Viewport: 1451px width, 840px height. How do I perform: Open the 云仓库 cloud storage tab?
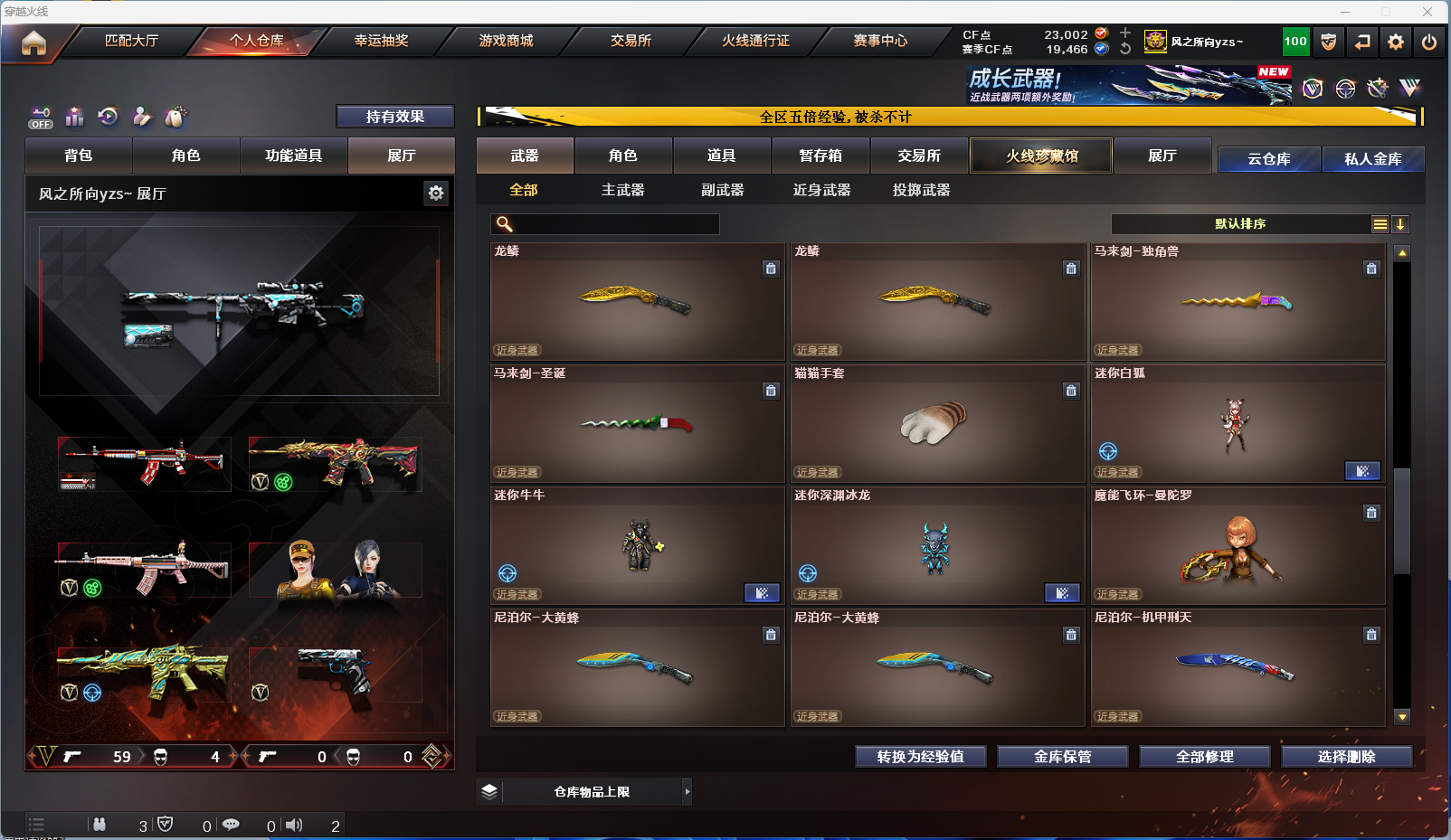[1268, 159]
